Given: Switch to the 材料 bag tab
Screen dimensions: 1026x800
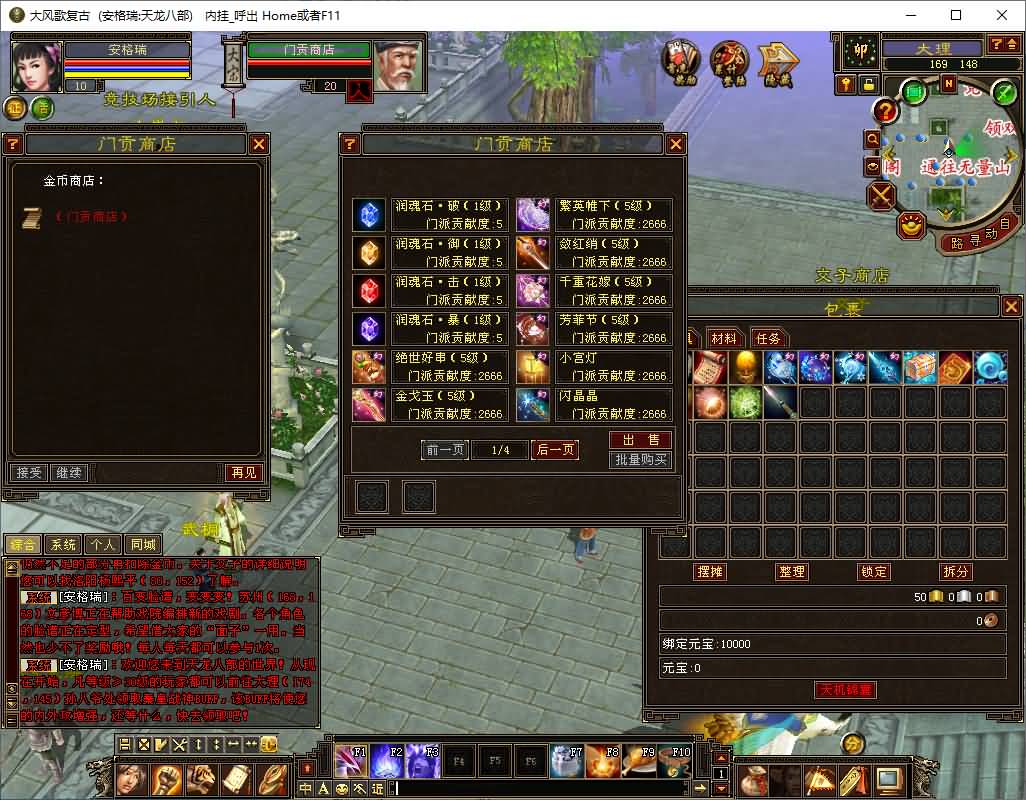Looking at the screenshot, I should click(x=723, y=339).
